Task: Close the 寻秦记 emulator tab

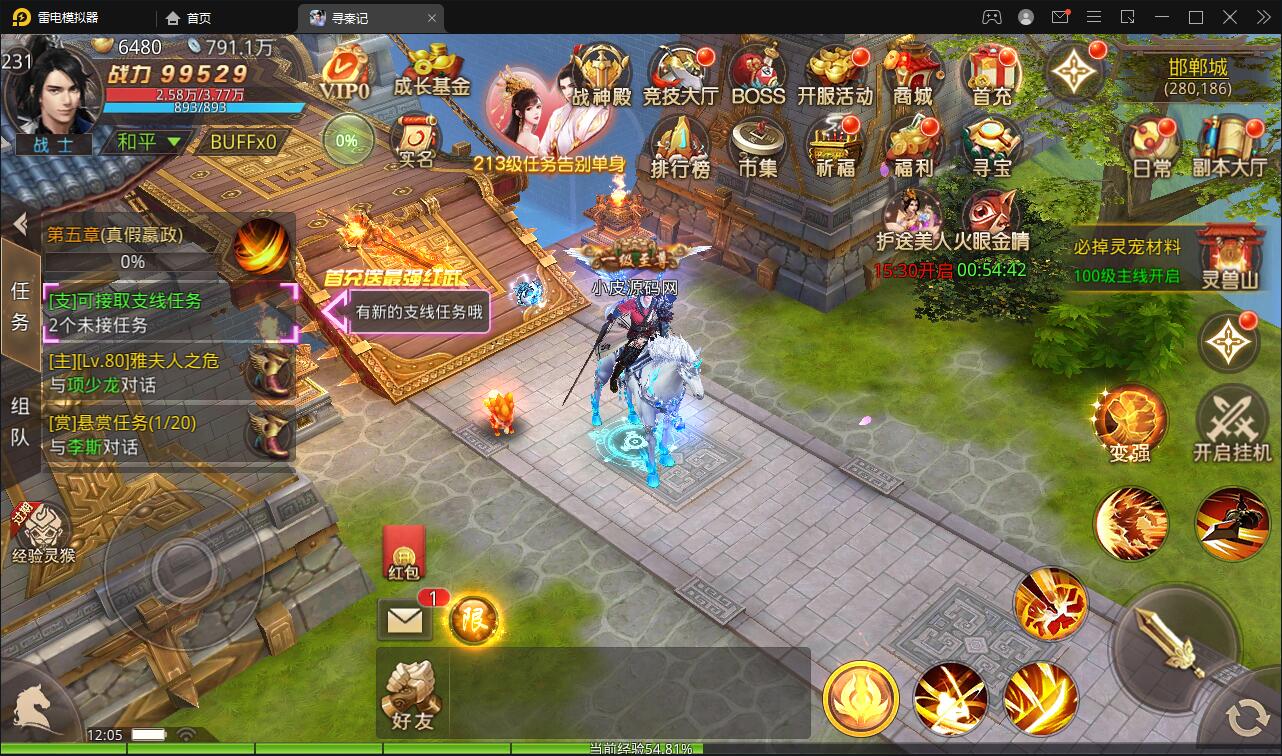Action: pos(432,18)
